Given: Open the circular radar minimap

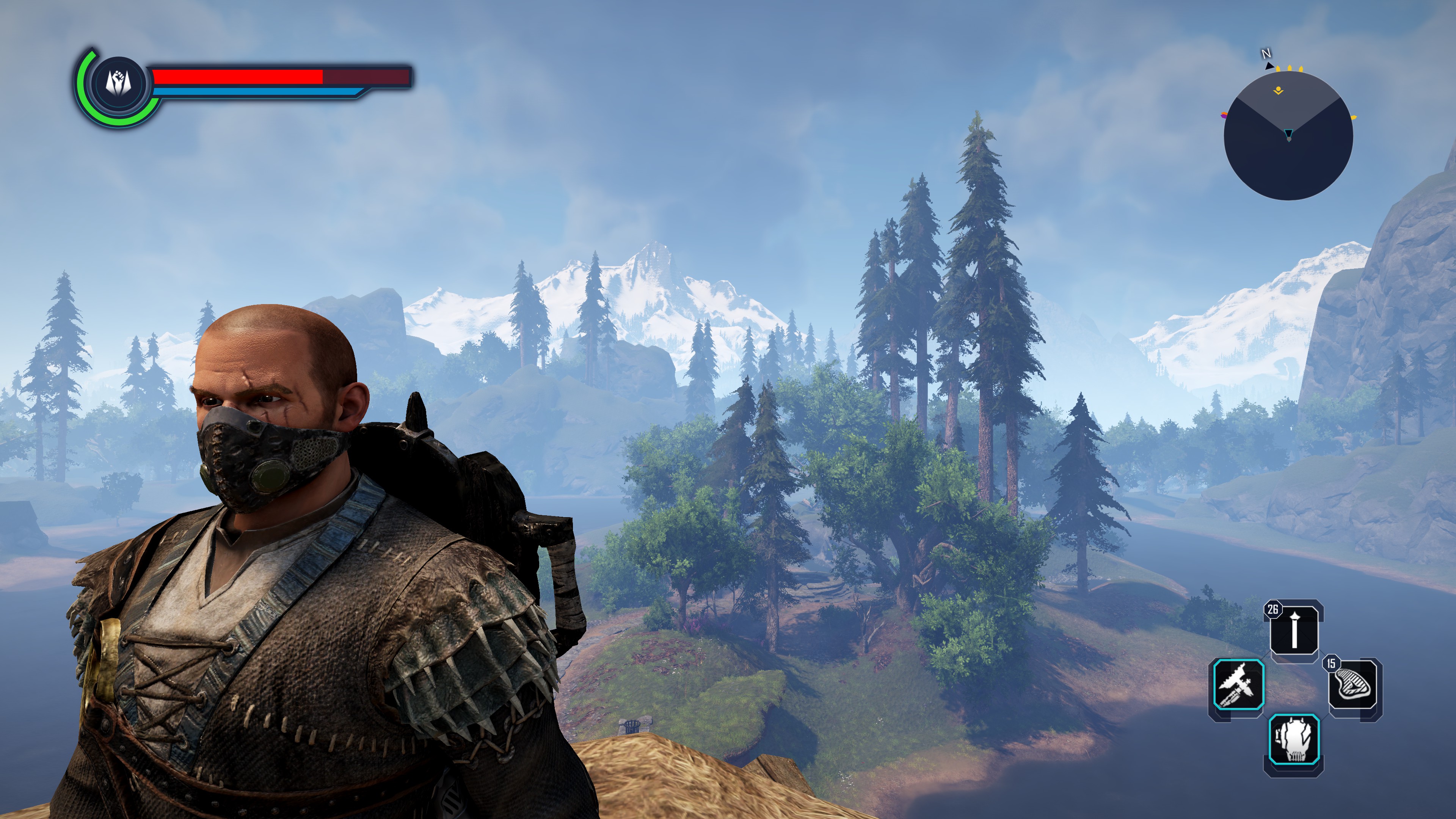Looking at the screenshot, I should tap(1288, 136).
